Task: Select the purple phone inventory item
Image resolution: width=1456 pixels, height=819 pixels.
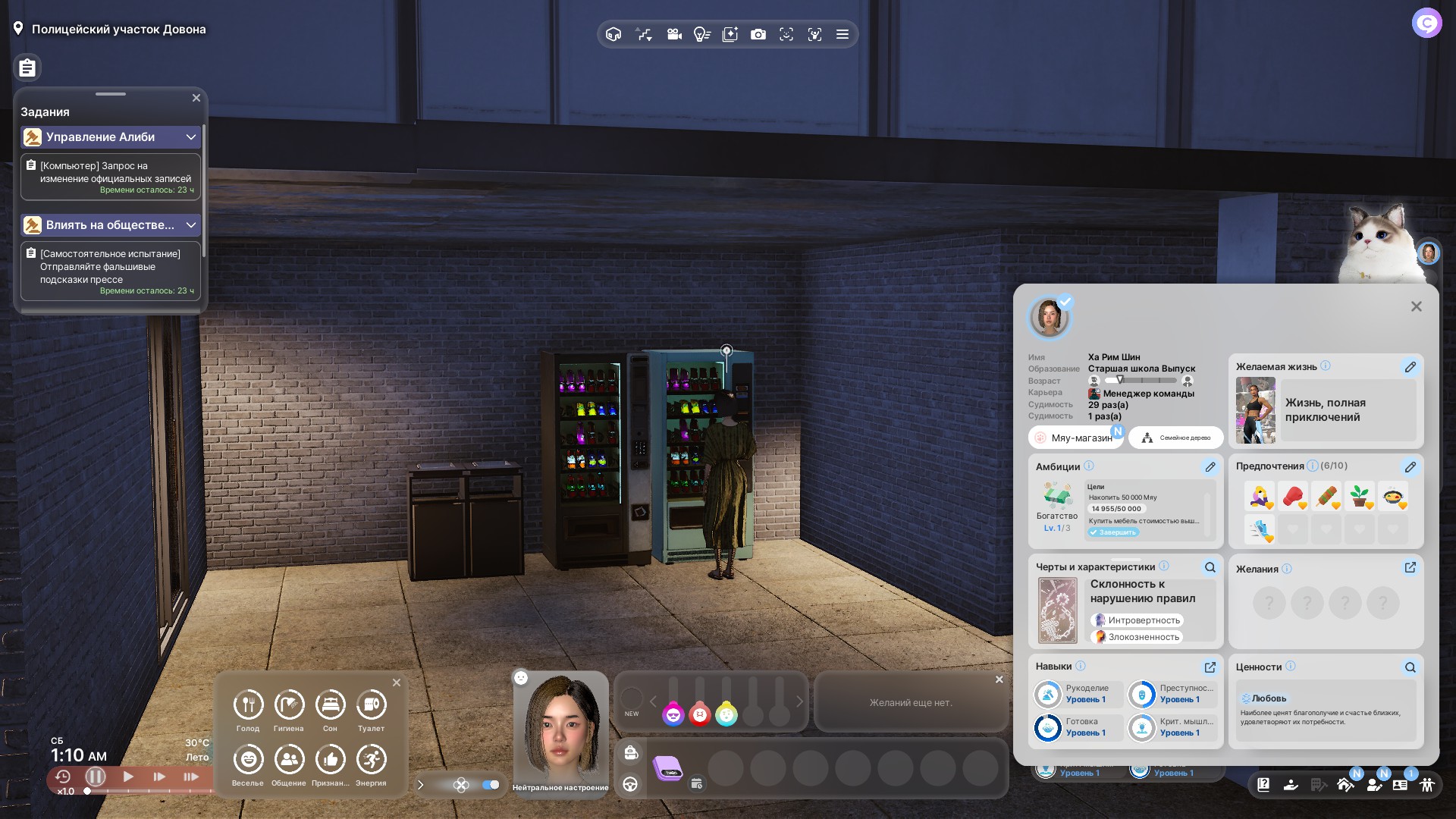Action: click(668, 768)
